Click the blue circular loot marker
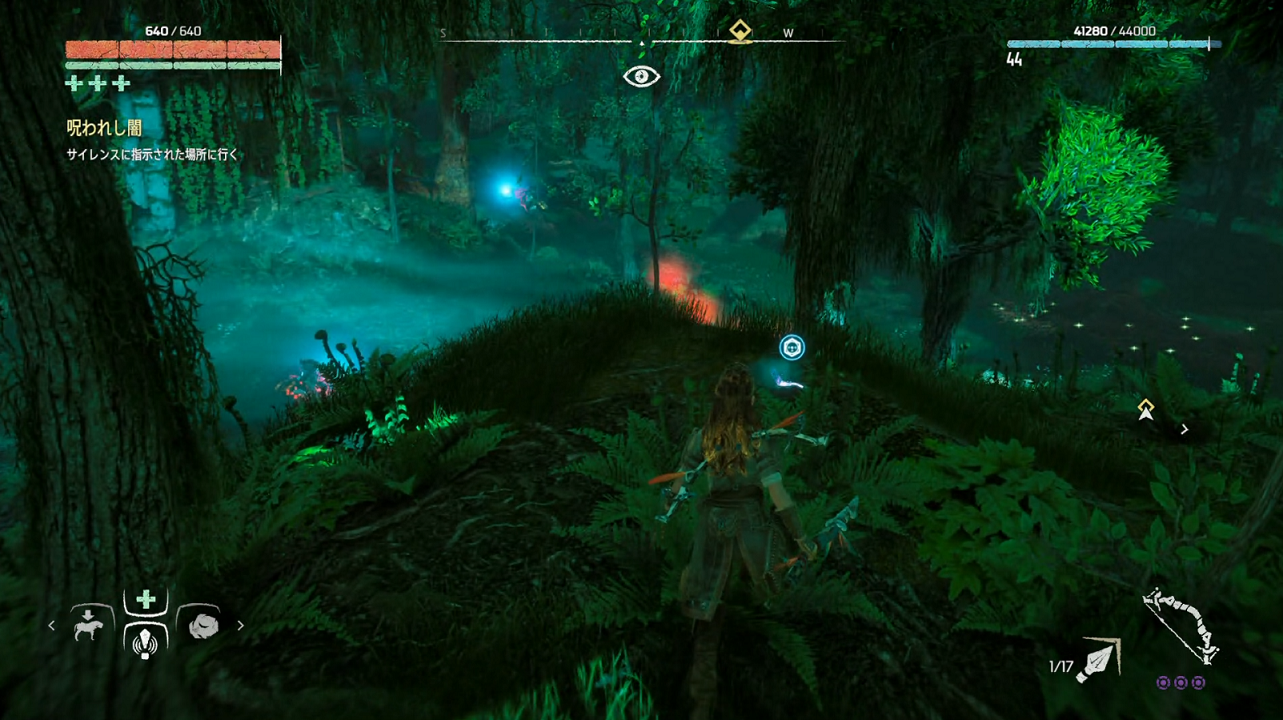1283x720 pixels. [792, 347]
